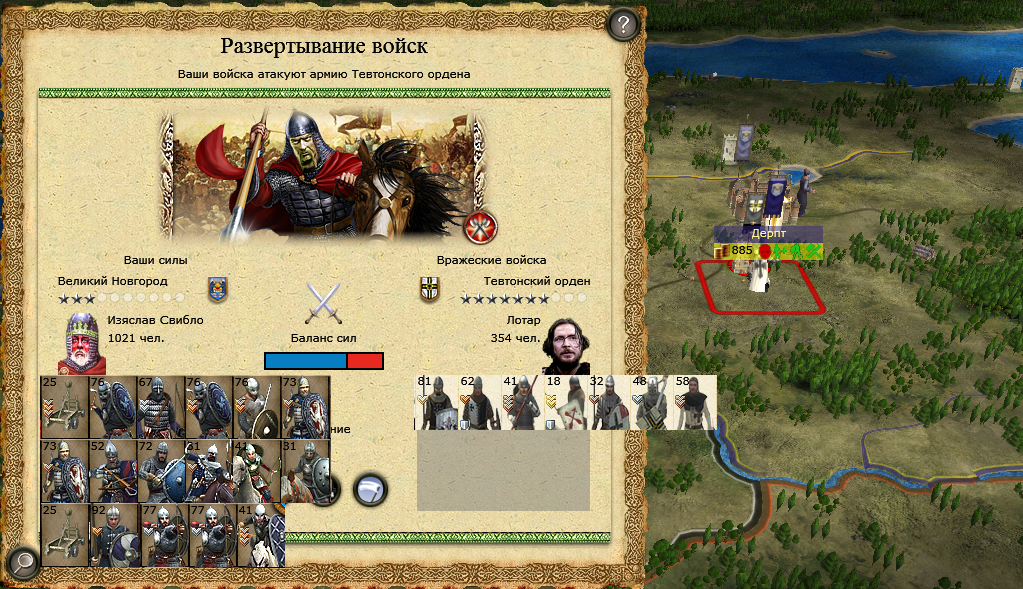The height and width of the screenshot is (589, 1023).
Task: Choose your unit card with 92 men
Action: pos(112,535)
